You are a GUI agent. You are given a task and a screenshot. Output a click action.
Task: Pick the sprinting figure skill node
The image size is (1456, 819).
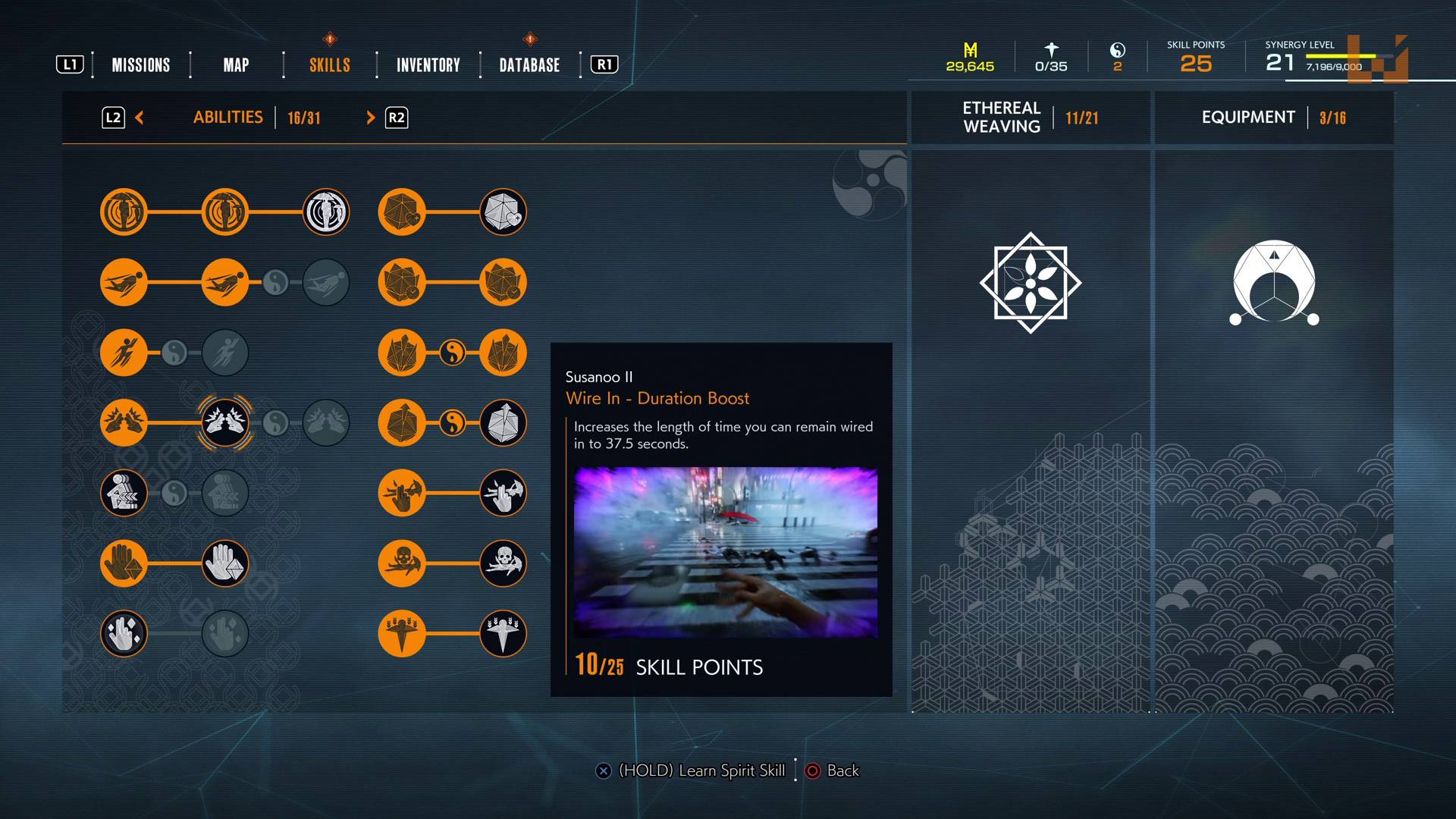(x=124, y=353)
